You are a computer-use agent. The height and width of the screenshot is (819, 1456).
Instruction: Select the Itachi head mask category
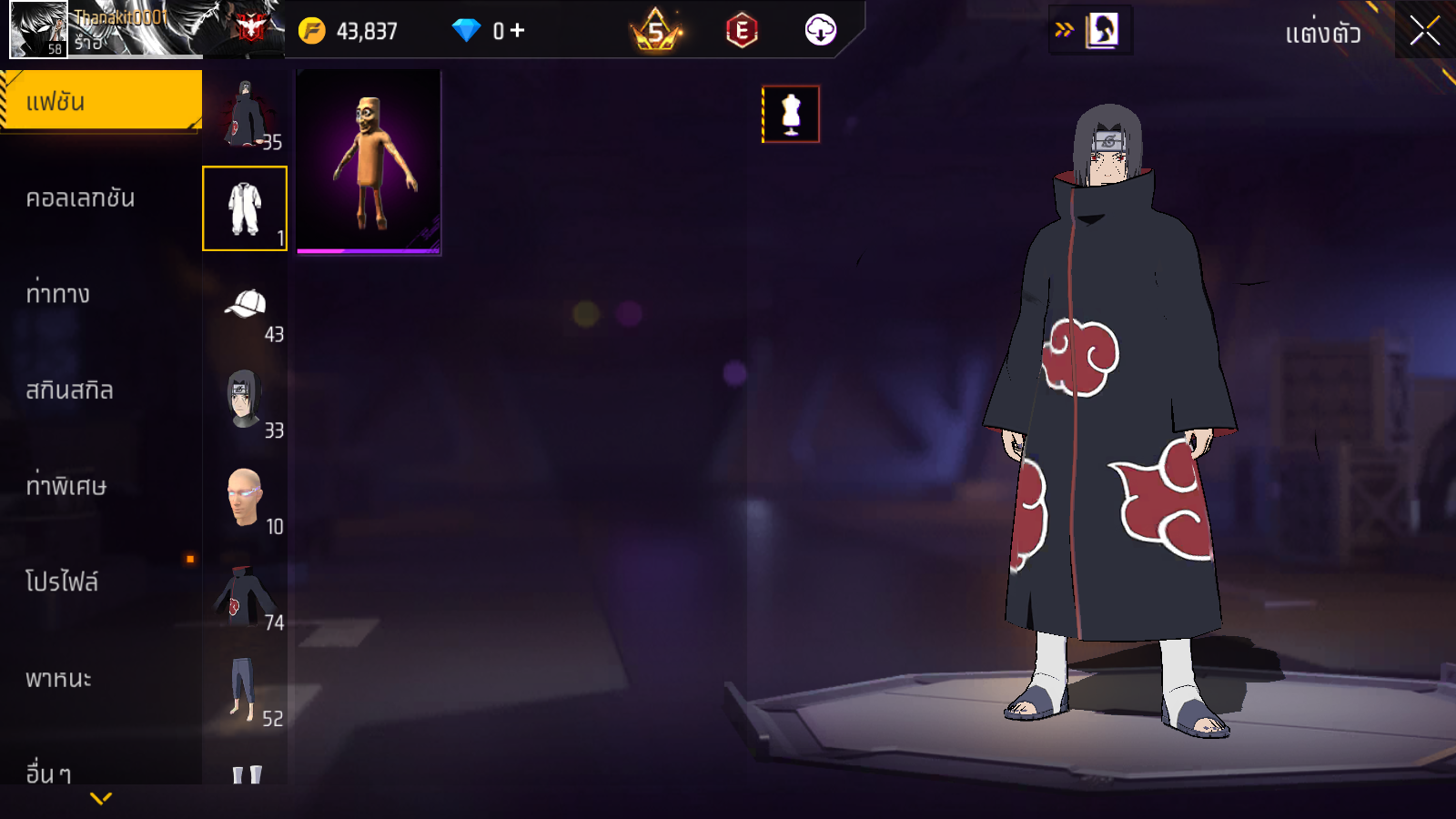(245, 400)
